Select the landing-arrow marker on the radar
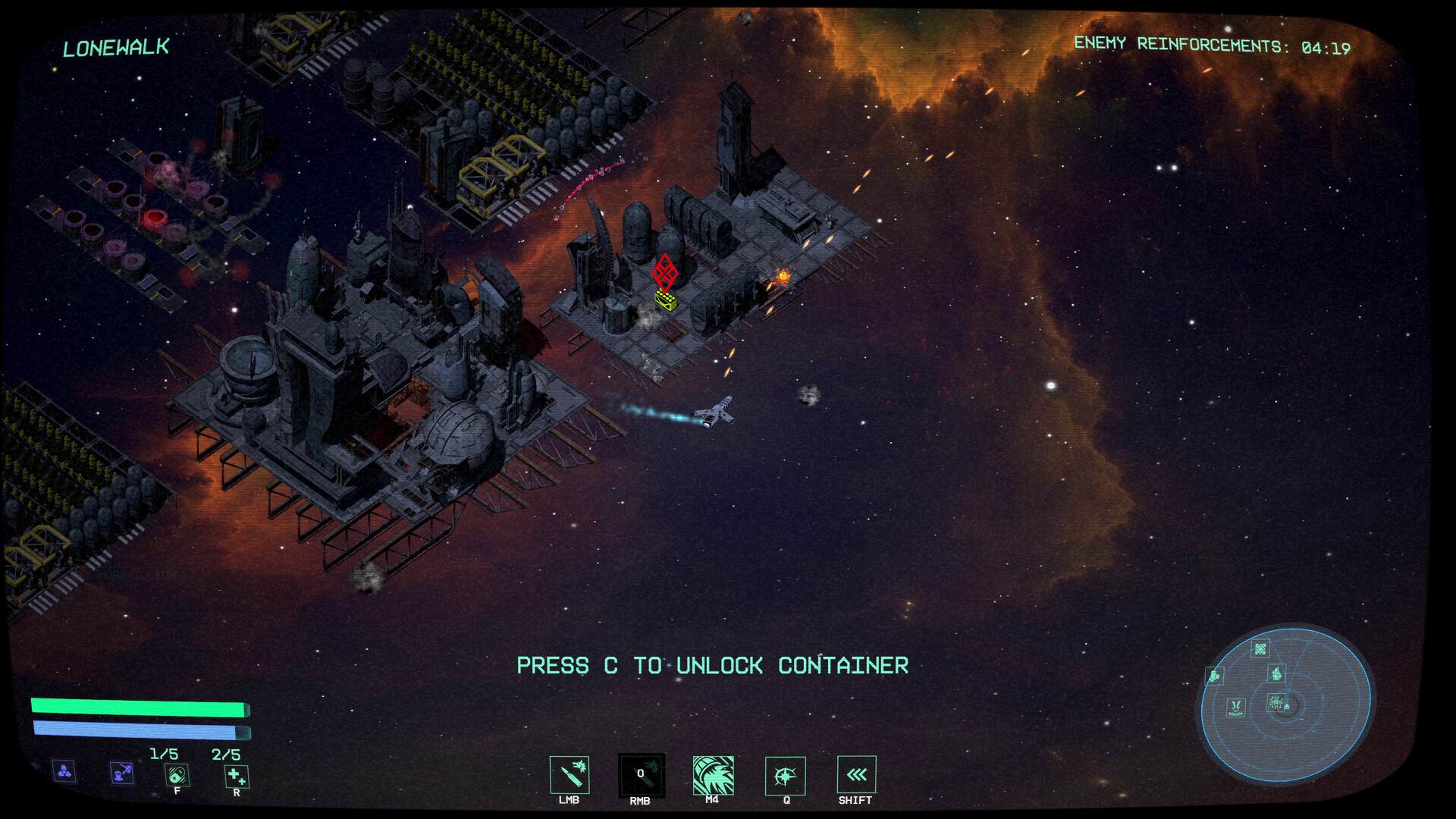The image size is (1456, 819). click(x=1236, y=708)
